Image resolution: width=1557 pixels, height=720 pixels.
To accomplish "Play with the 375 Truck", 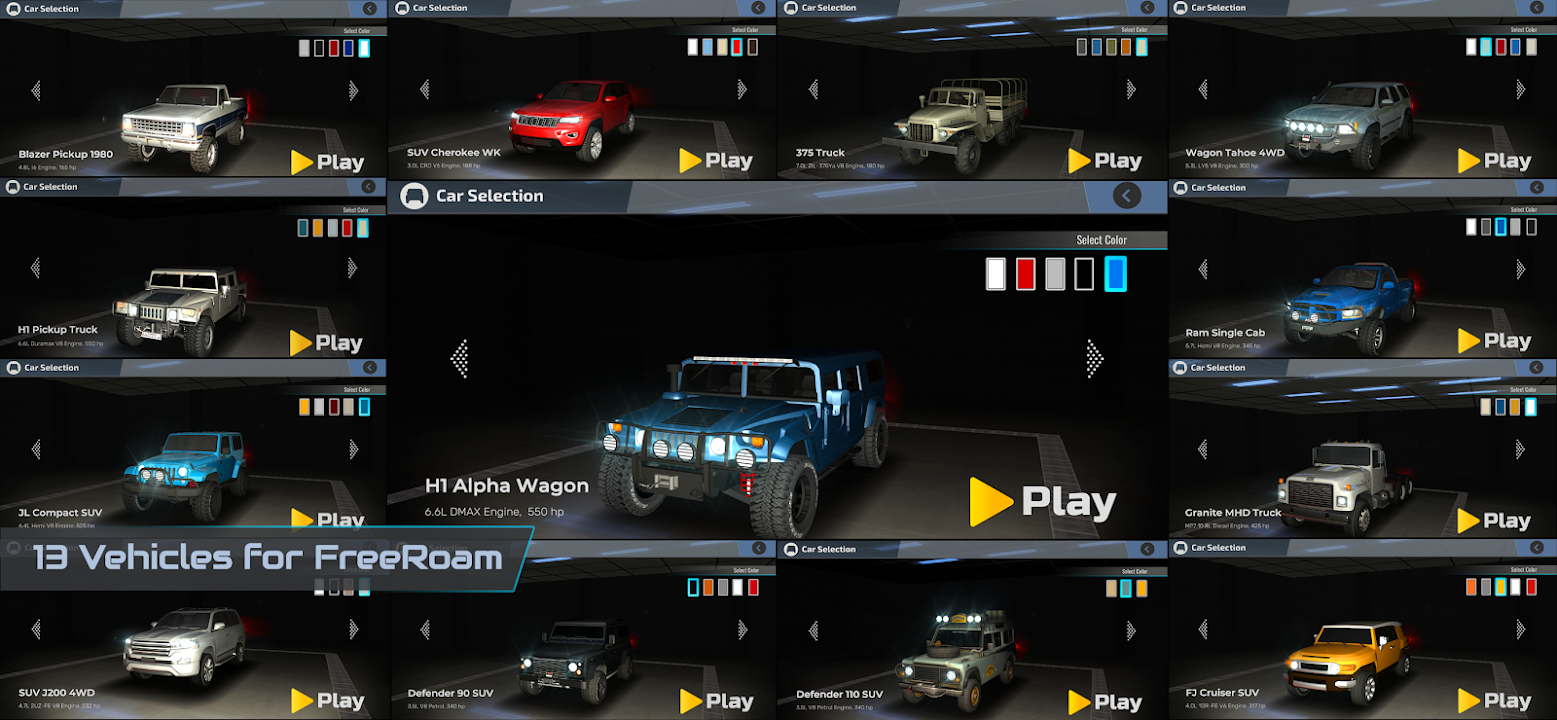I will [x=1105, y=161].
